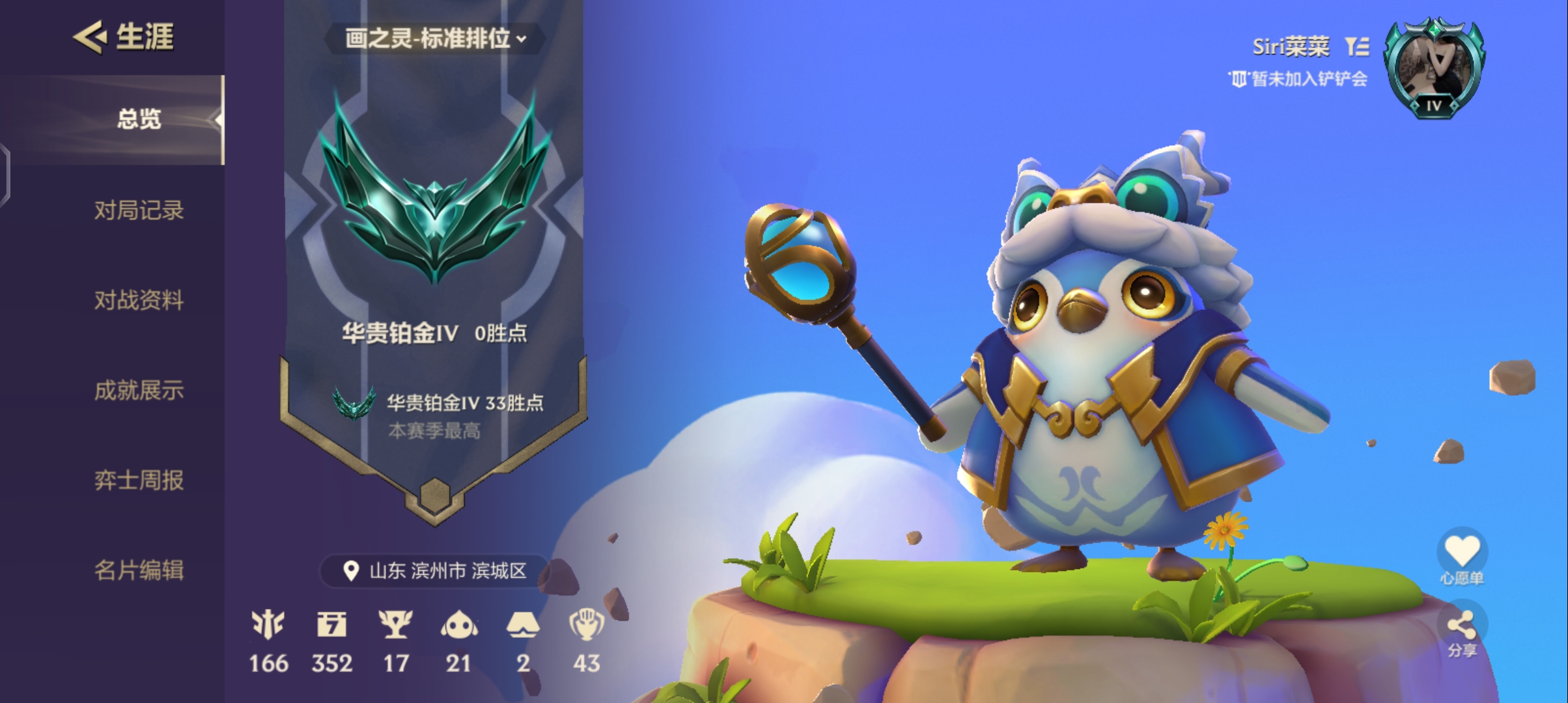The image size is (1568, 703).
Task: Open the 心愿单 wishlist heart
Action: (x=1462, y=553)
